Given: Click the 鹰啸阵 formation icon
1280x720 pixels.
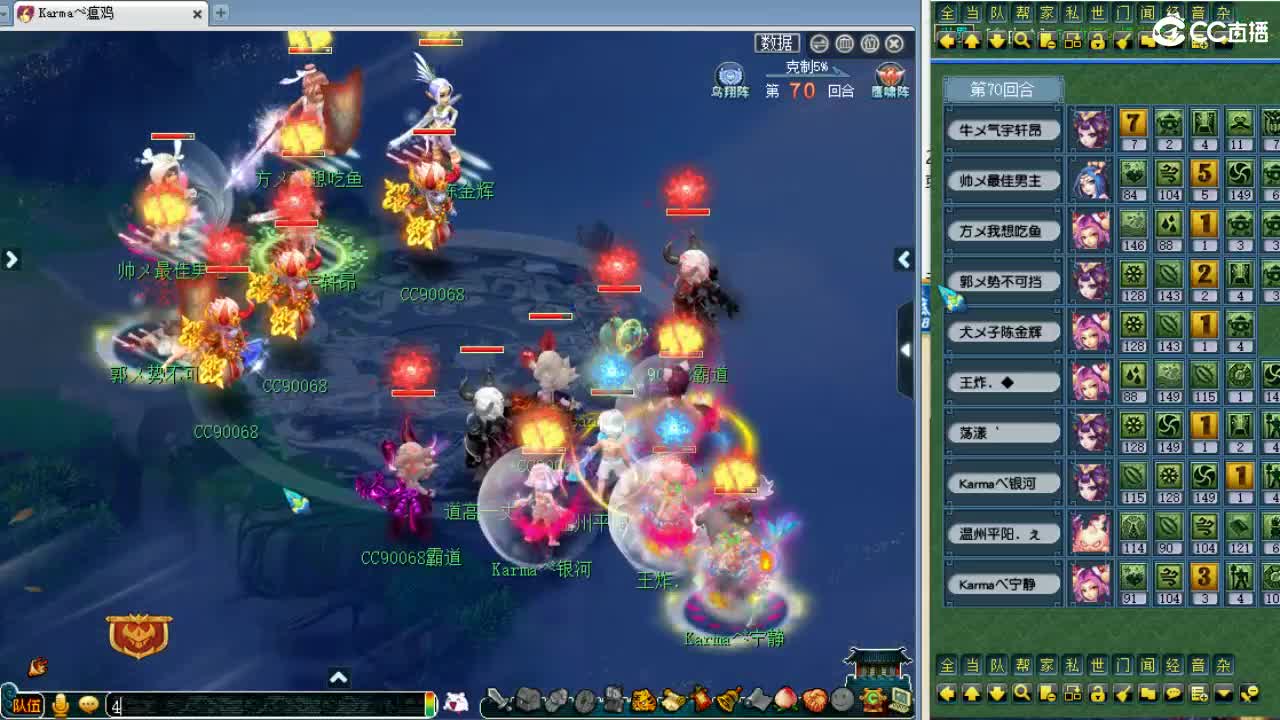Looking at the screenshot, I should [x=889, y=75].
